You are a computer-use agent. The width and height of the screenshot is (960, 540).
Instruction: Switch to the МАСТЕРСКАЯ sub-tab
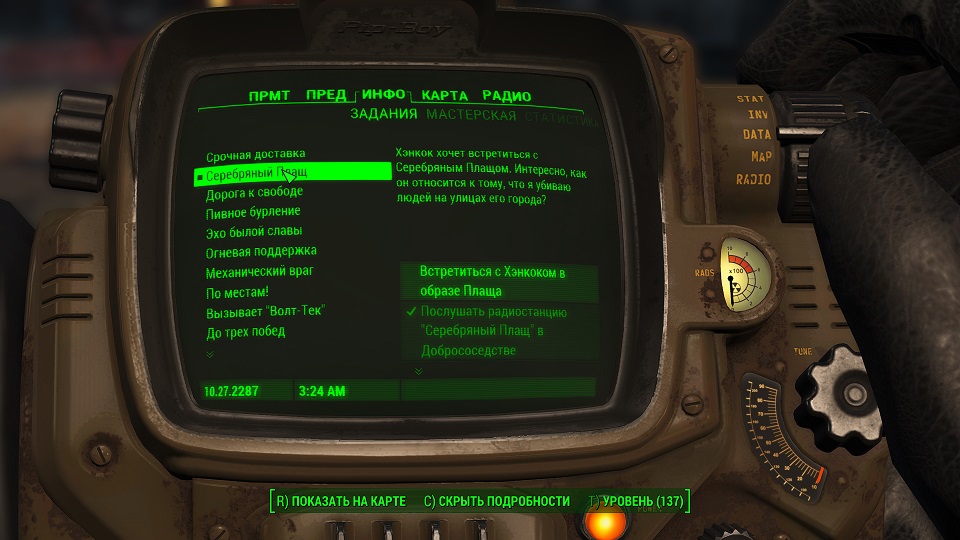471,115
